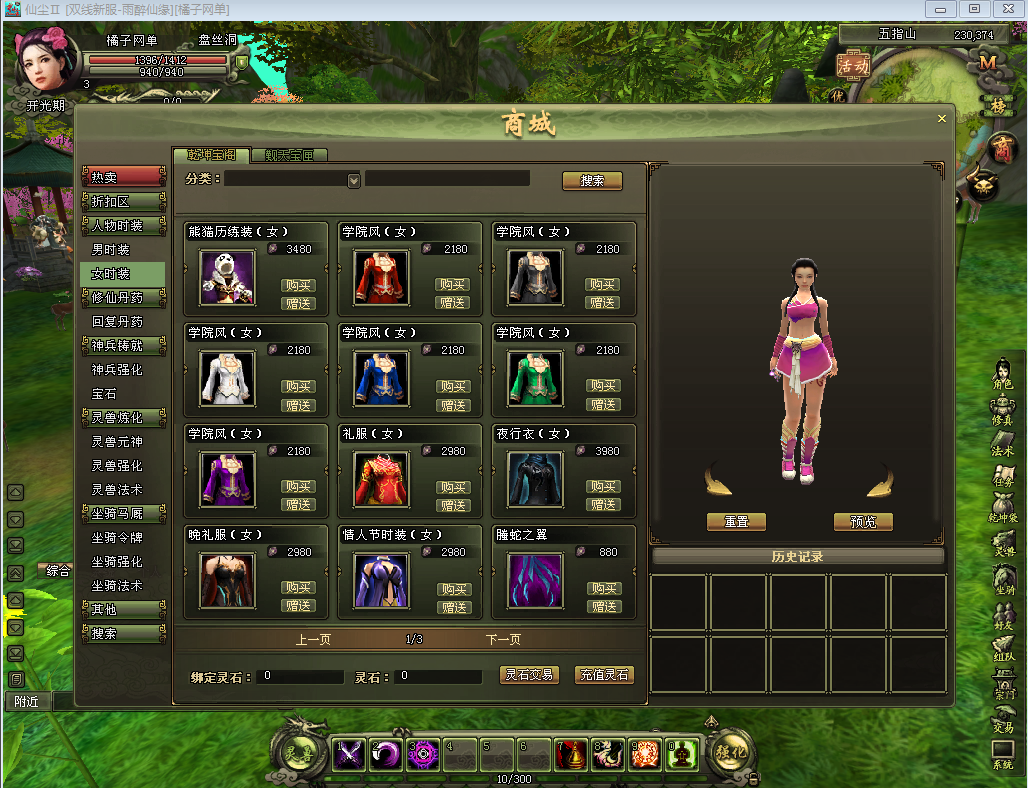Click the 预览 preview button

(862, 522)
